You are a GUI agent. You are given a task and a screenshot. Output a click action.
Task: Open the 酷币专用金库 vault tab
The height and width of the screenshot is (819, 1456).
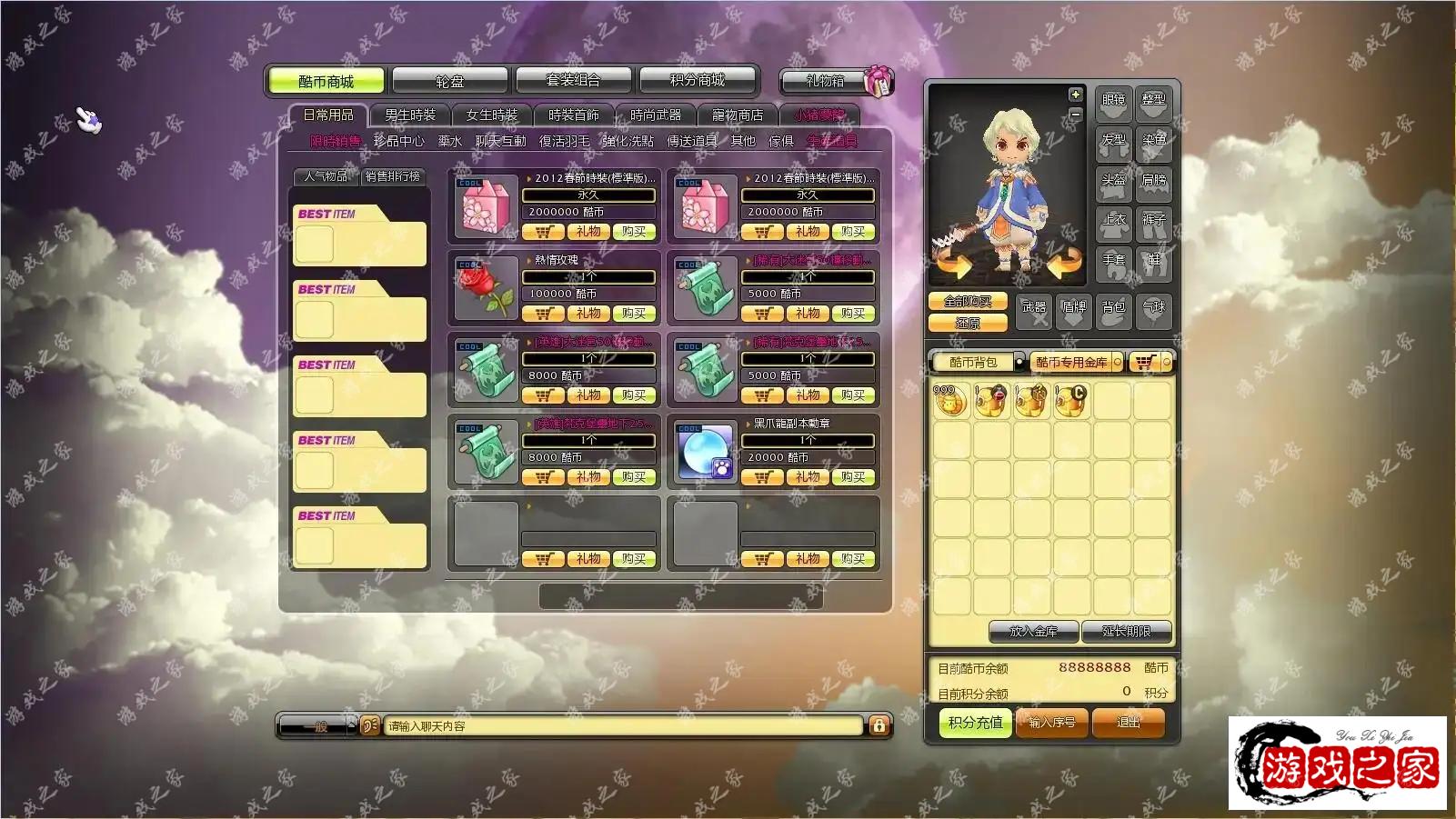tap(1072, 363)
